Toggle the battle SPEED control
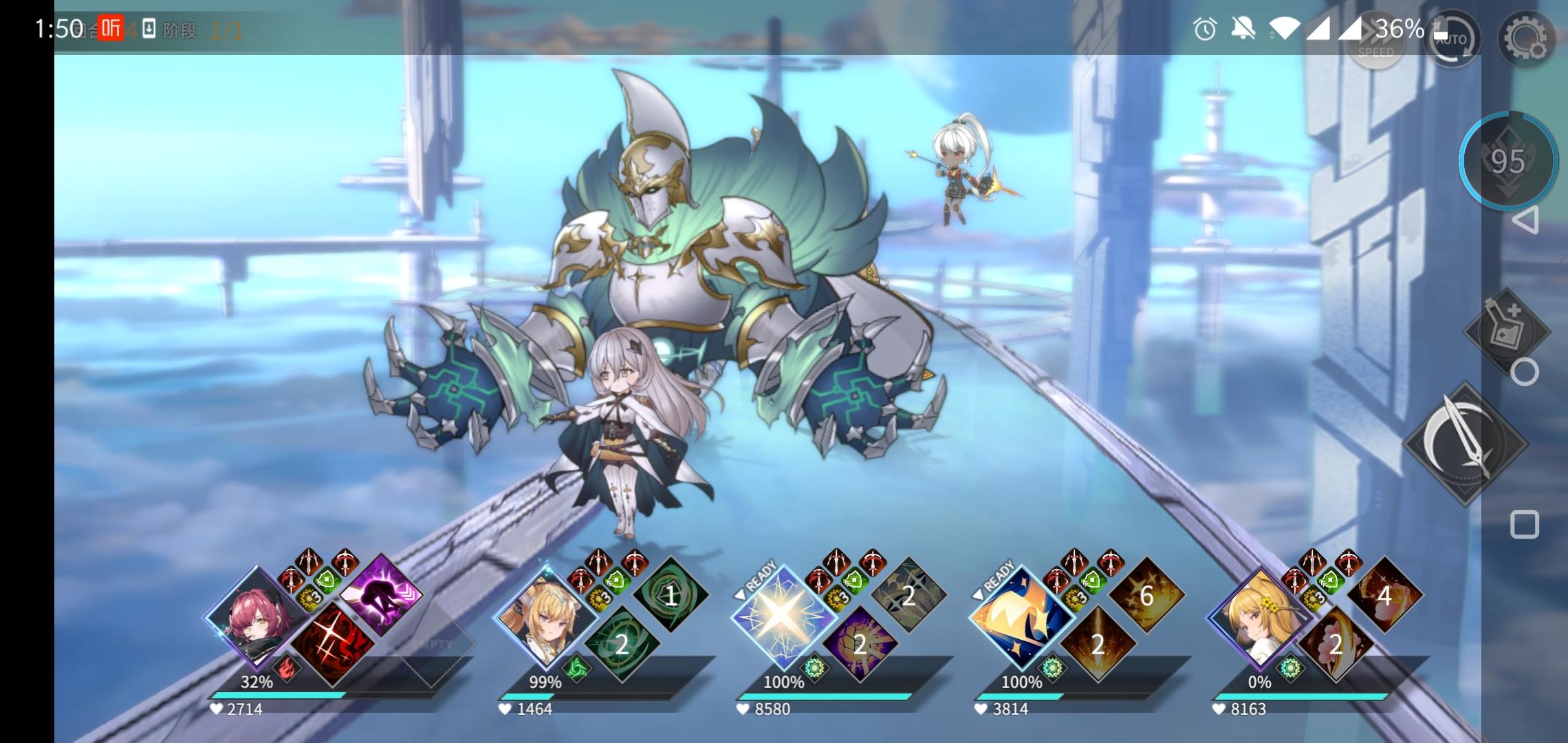Viewport: 1568px width, 743px height. (x=1375, y=39)
